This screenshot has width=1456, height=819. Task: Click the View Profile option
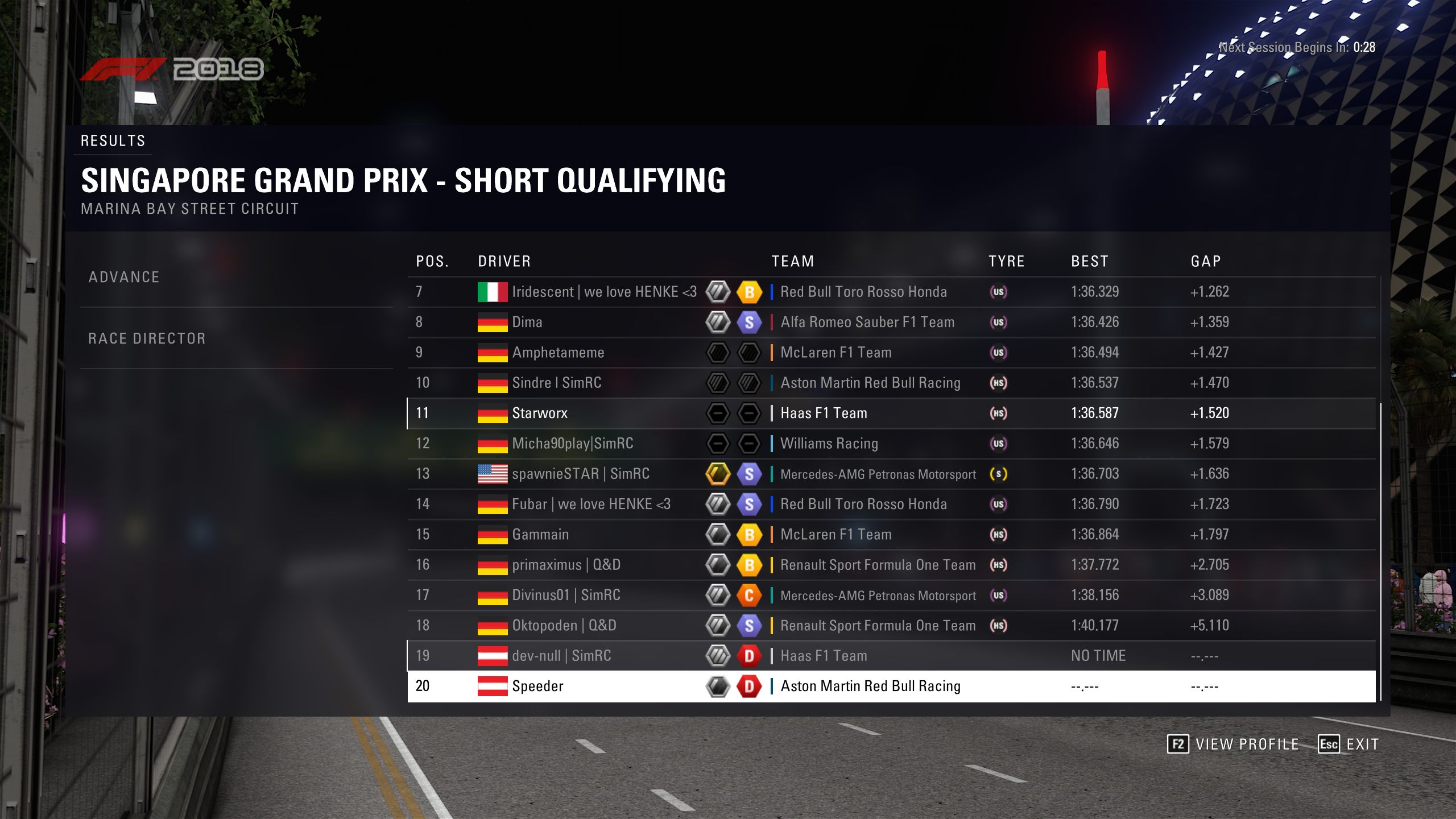click(x=1234, y=744)
